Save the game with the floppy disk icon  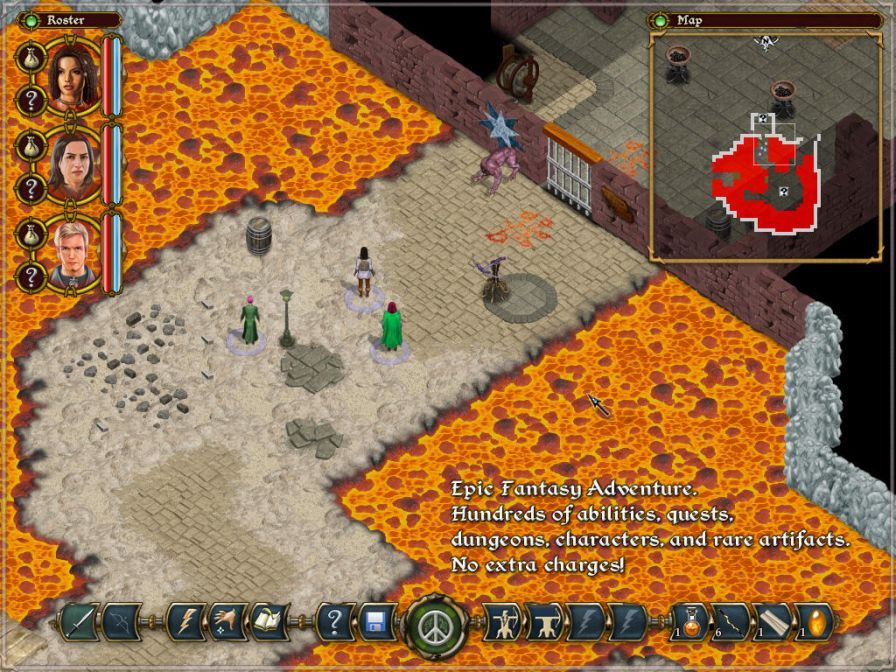coord(377,622)
